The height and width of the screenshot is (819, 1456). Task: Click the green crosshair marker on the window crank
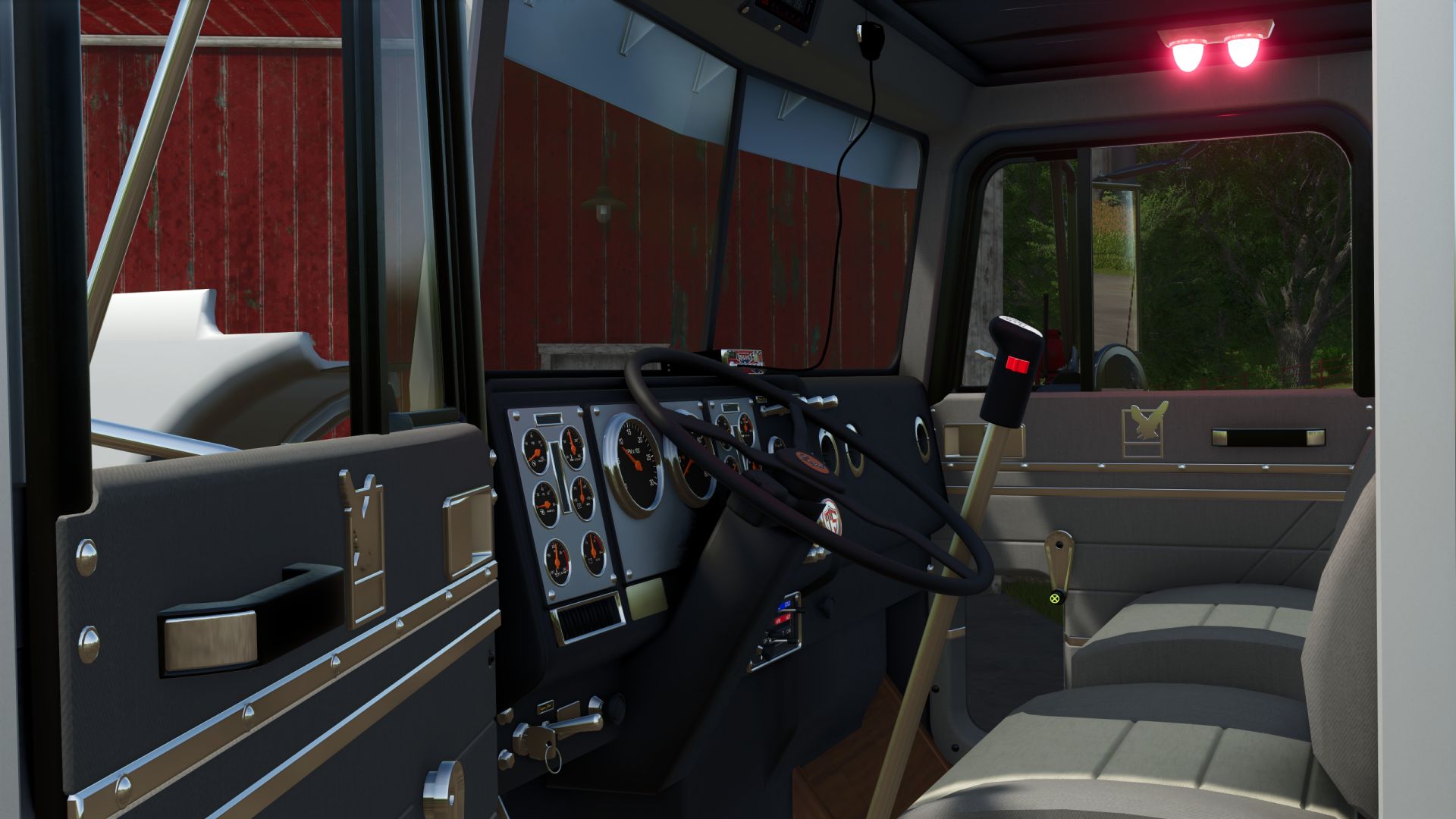click(1054, 598)
